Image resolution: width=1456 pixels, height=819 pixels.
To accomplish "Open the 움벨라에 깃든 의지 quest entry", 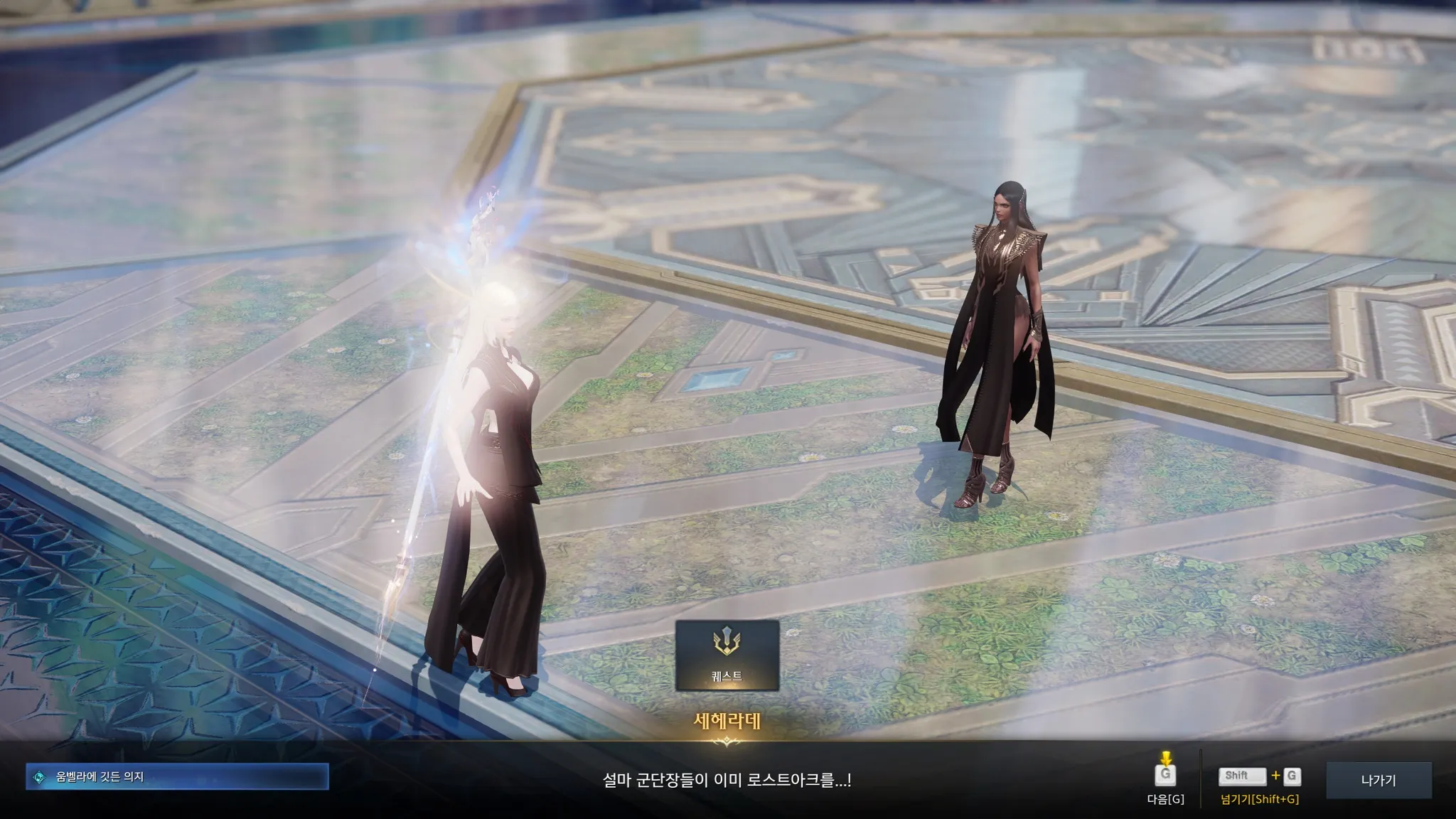I will click(x=178, y=777).
